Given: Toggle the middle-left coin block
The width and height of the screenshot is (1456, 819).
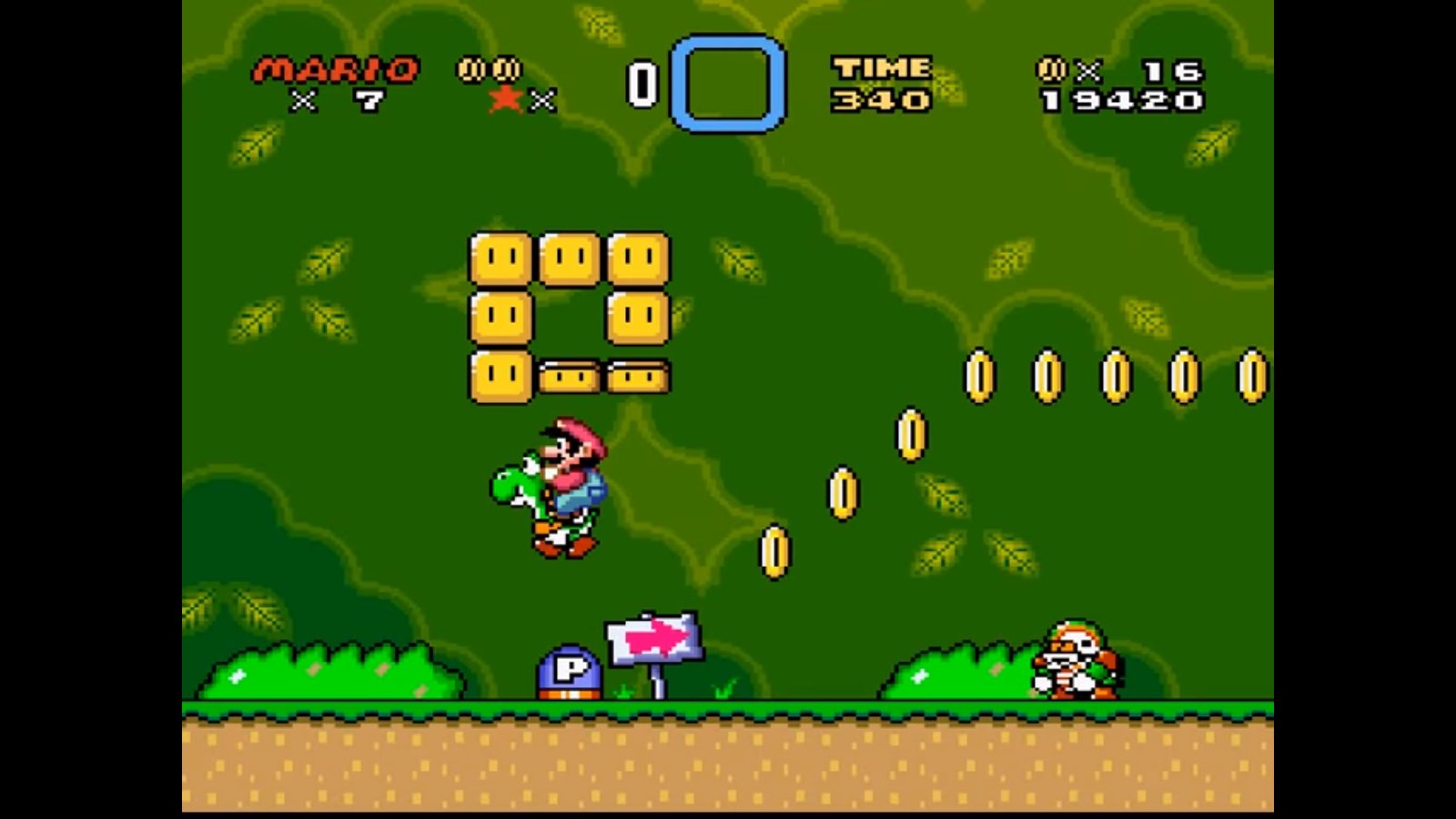Looking at the screenshot, I should [500, 318].
